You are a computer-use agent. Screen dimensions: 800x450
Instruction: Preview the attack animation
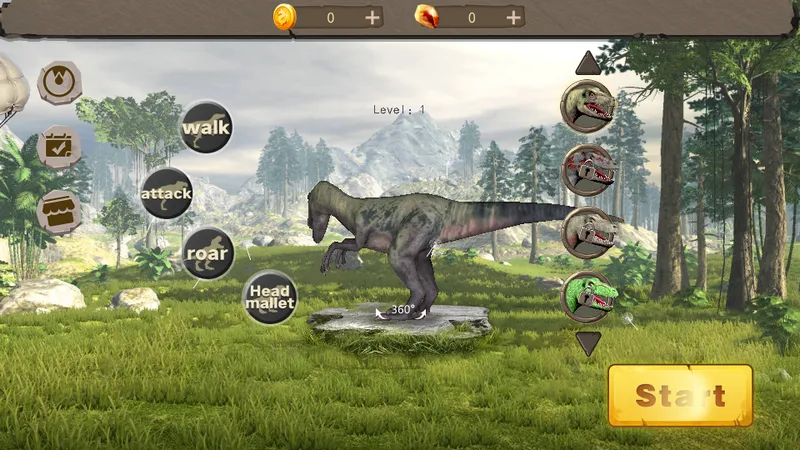coord(166,193)
